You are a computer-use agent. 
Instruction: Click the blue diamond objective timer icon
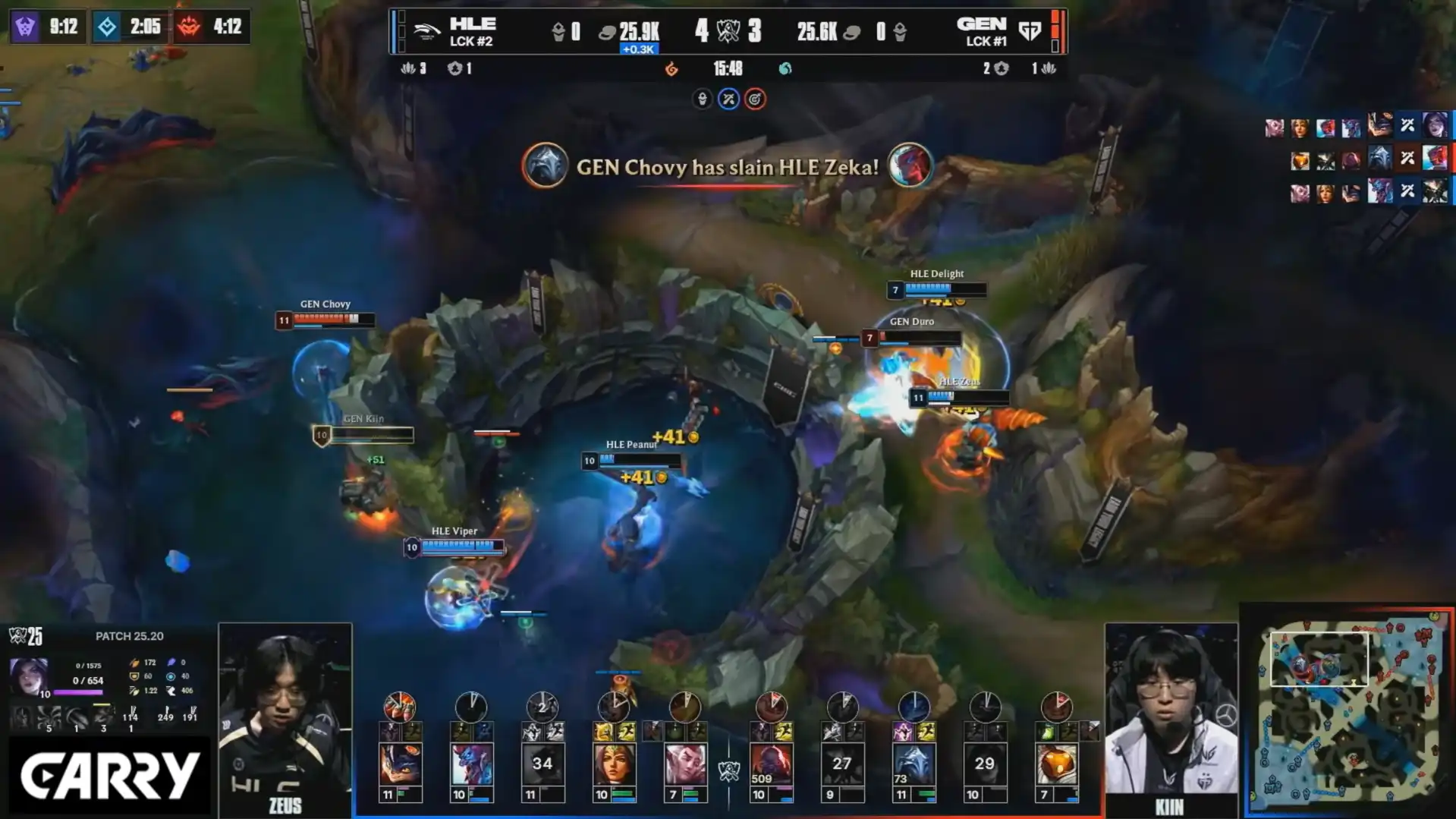pos(107,27)
